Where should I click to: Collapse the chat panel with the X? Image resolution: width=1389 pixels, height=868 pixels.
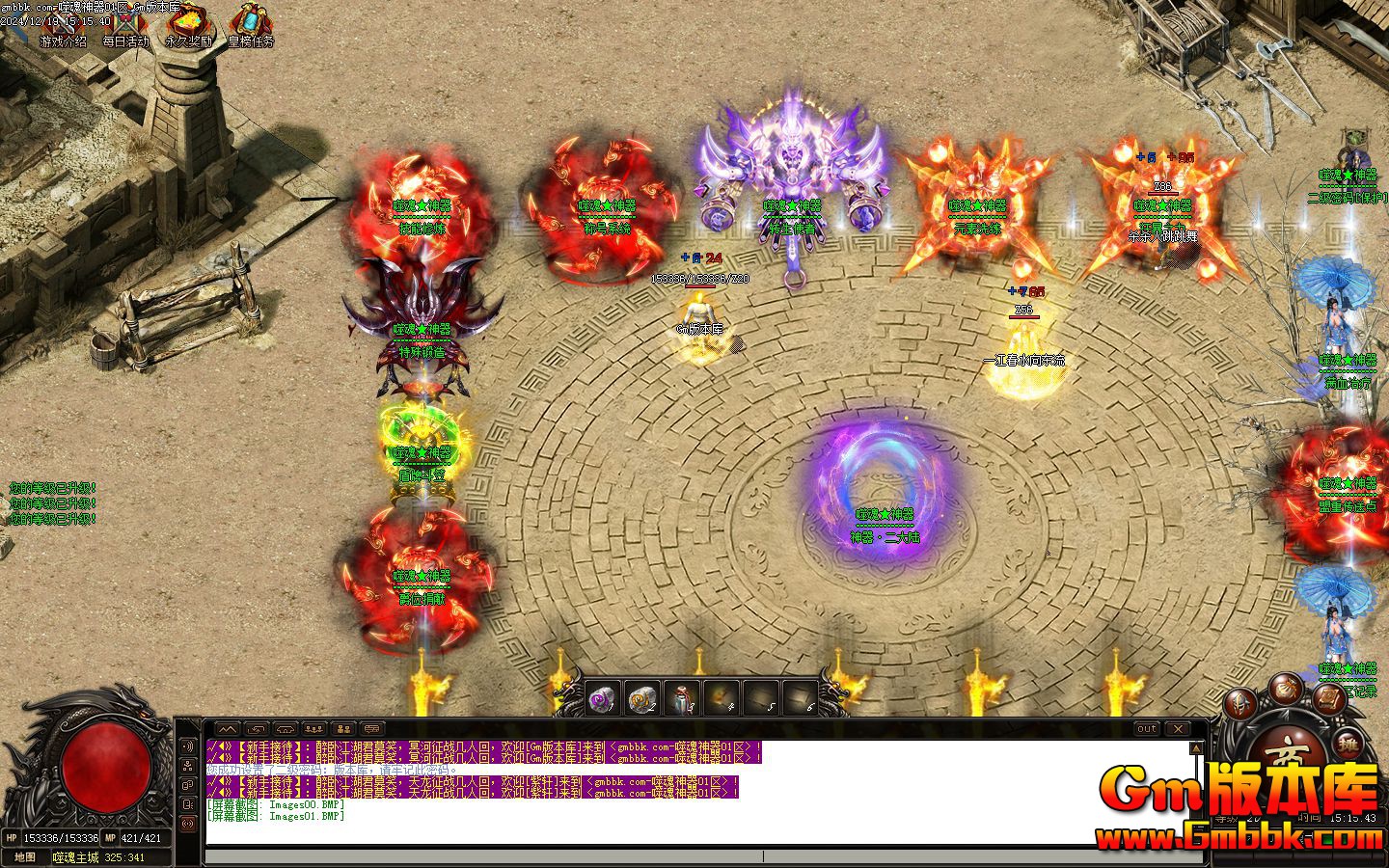click(1178, 729)
